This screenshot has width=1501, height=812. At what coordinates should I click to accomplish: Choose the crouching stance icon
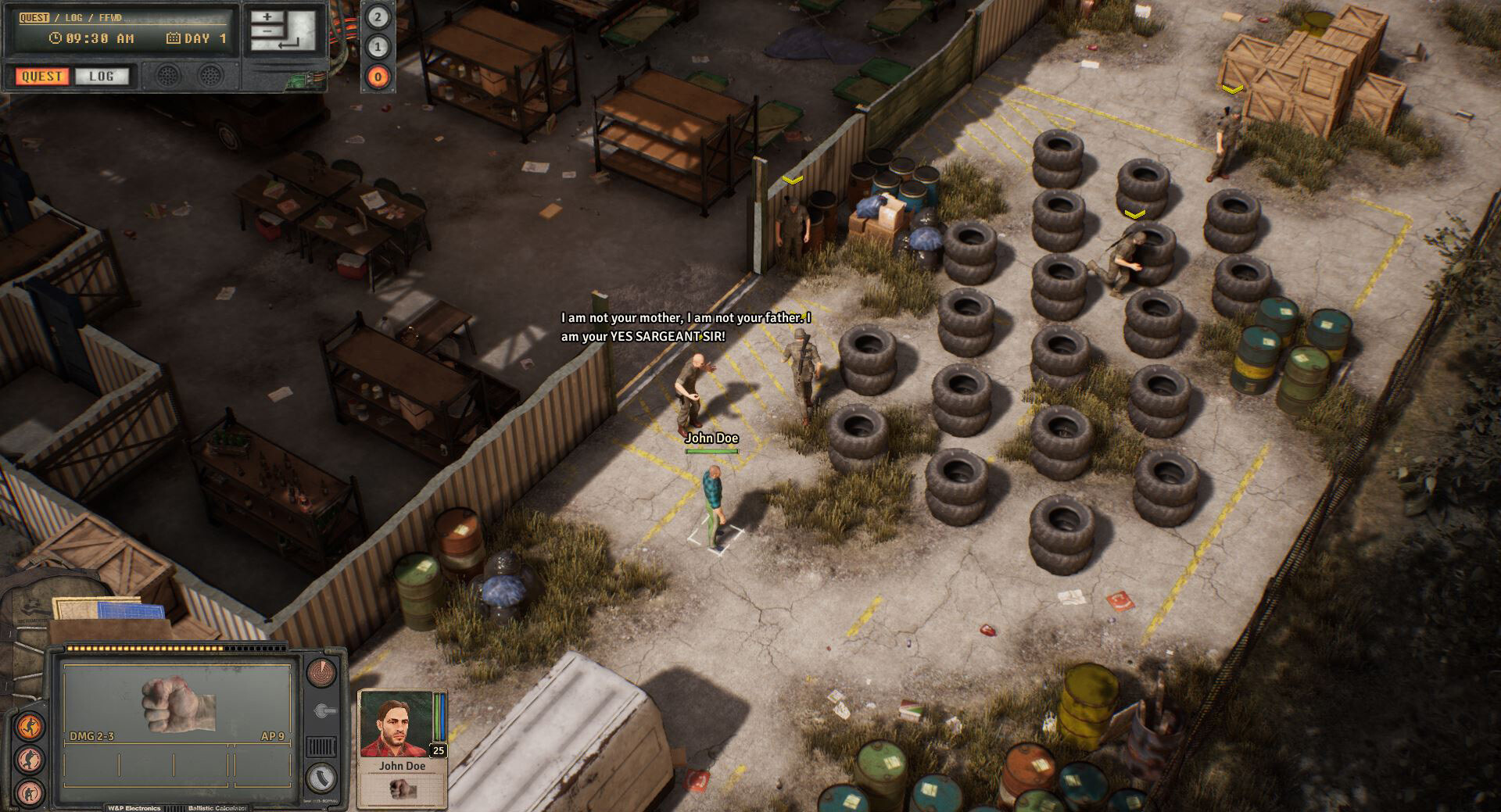pyautogui.click(x=30, y=759)
